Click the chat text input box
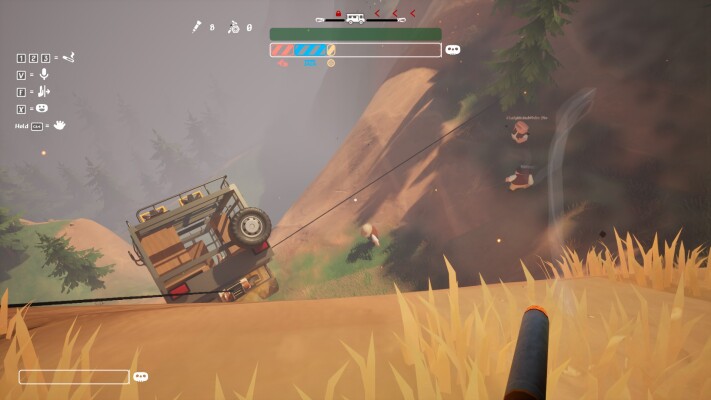The image size is (711, 400). (x=74, y=377)
